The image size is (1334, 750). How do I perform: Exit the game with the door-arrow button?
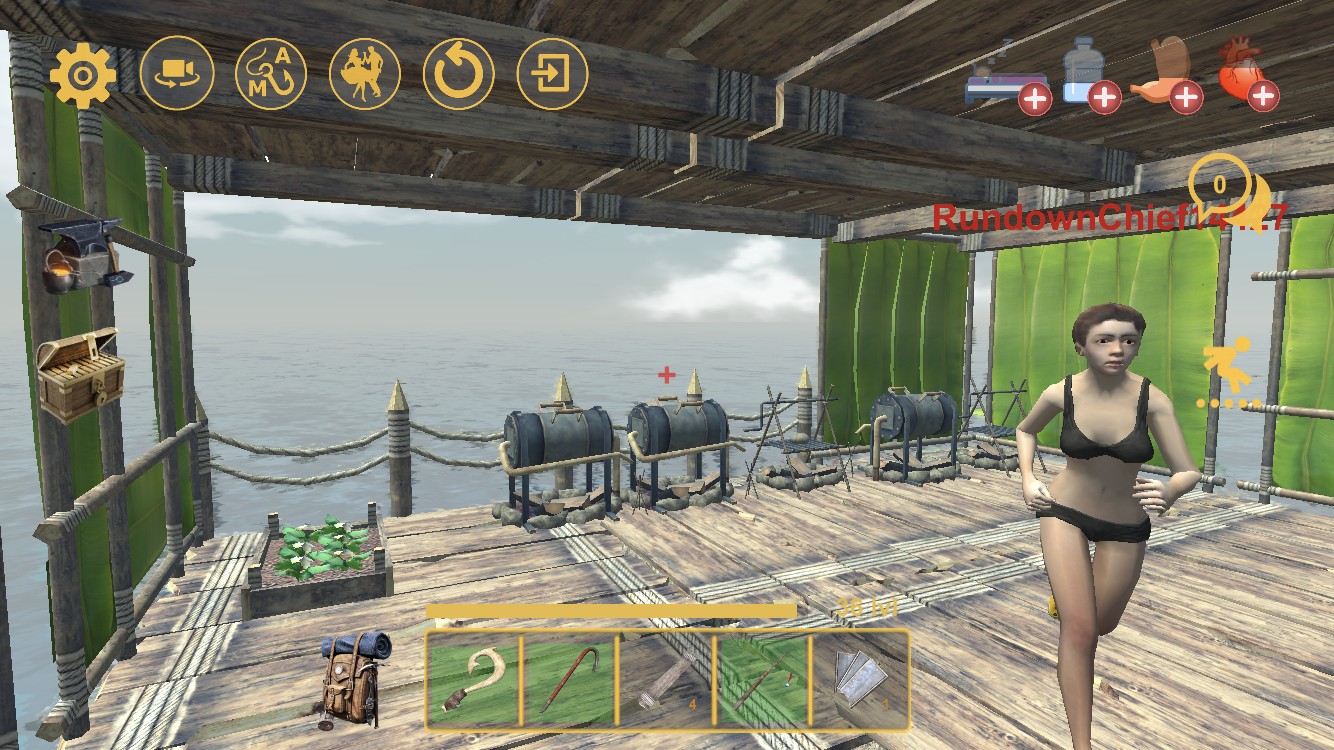click(x=553, y=74)
